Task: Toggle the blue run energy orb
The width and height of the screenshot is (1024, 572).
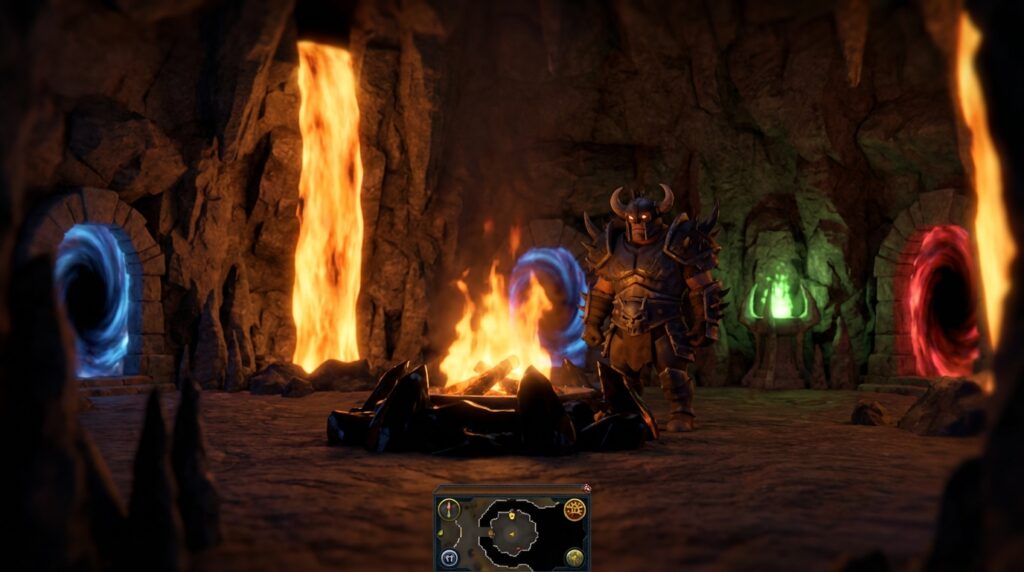Action: 449,556
